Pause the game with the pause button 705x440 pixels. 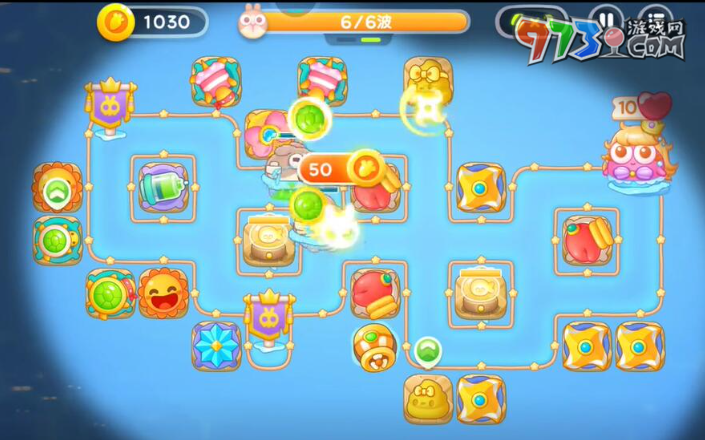tap(606, 20)
